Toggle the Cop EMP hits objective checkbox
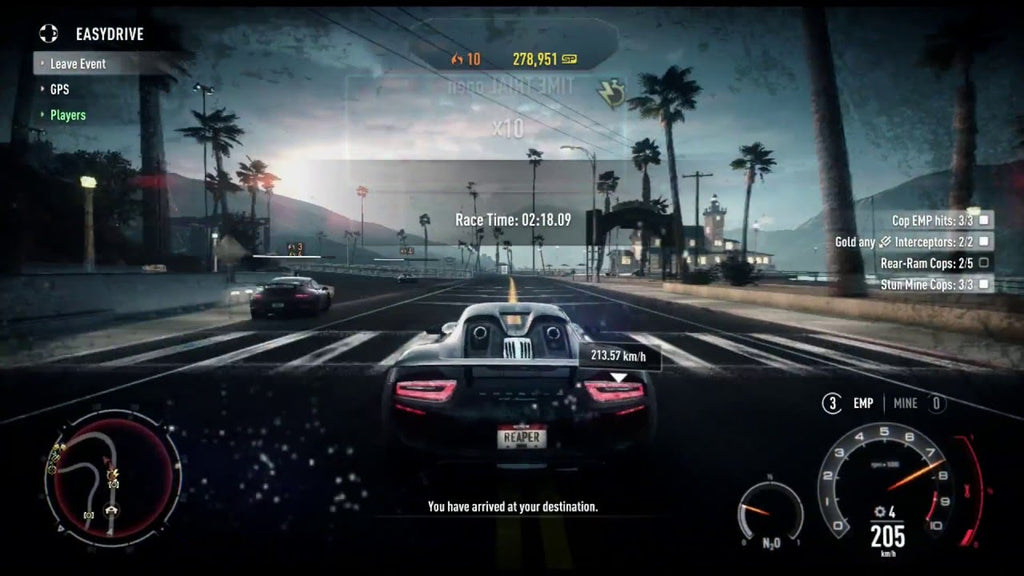1024x576 pixels. click(x=985, y=219)
